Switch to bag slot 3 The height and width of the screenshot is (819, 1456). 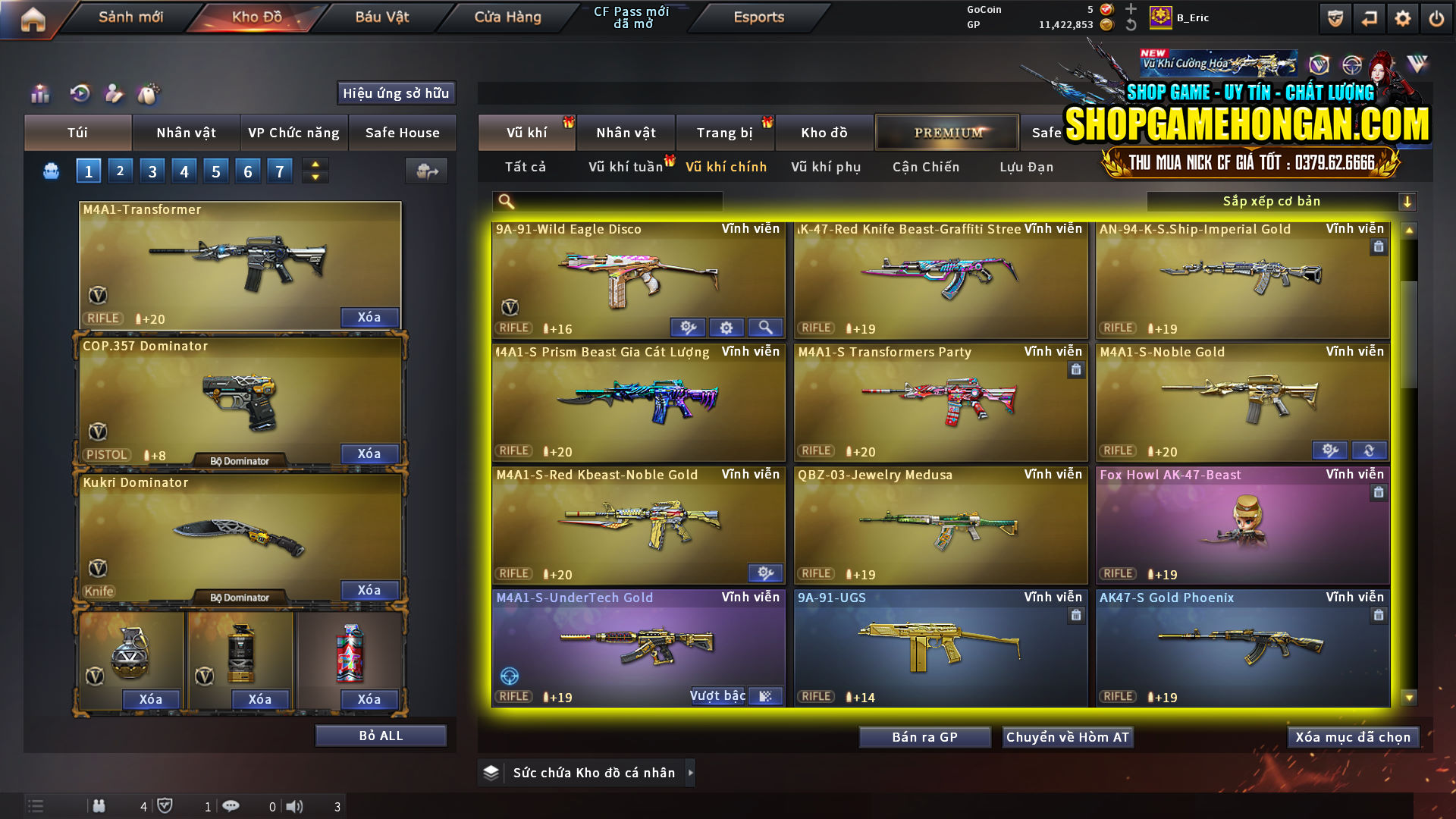(x=152, y=171)
